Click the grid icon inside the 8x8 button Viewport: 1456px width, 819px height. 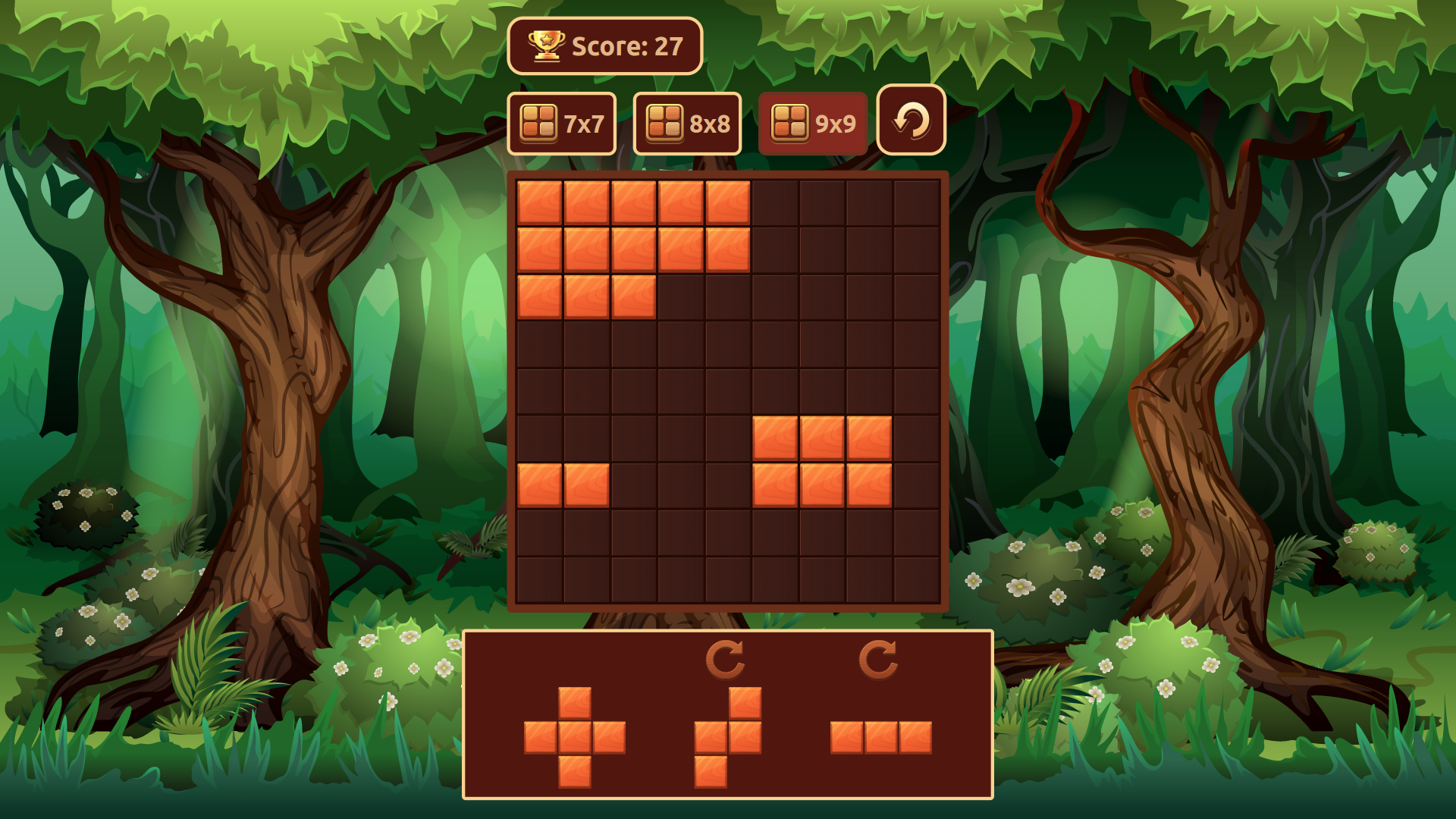pos(664,121)
